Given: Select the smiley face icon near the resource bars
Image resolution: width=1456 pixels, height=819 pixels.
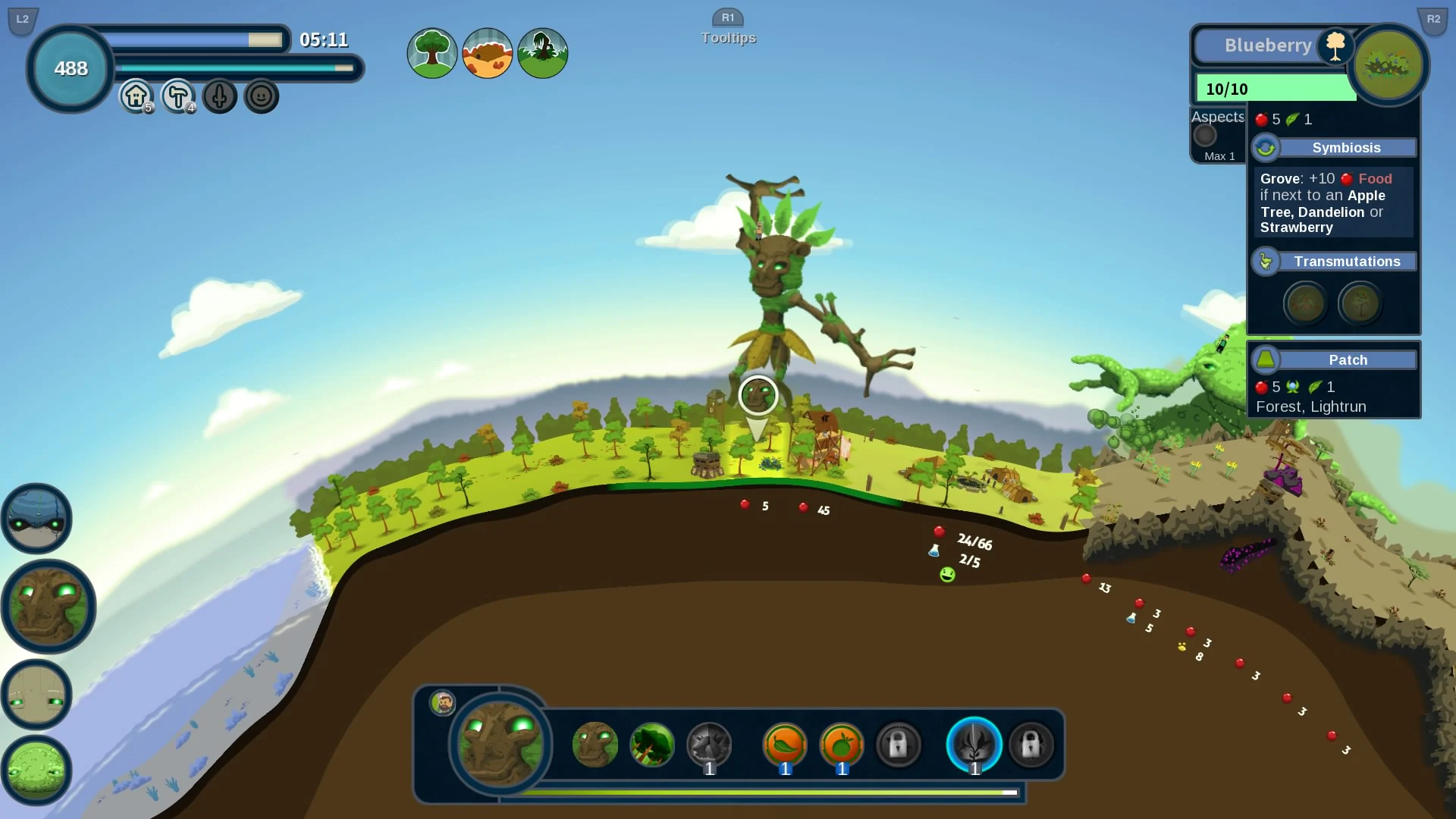Looking at the screenshot, I should 261,96.
